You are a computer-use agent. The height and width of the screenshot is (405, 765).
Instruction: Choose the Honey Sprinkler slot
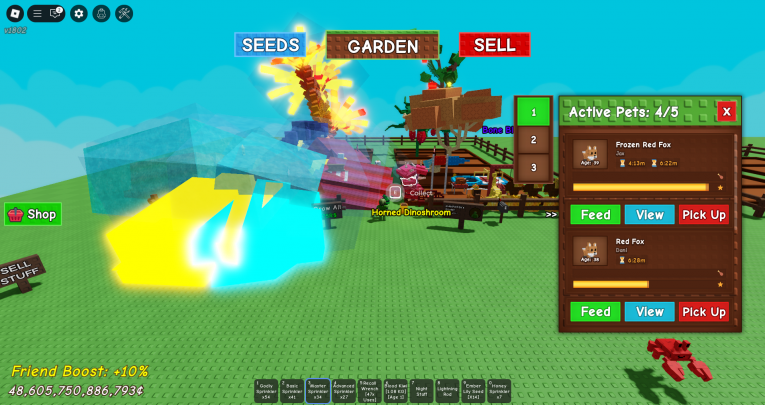(499, 391)
